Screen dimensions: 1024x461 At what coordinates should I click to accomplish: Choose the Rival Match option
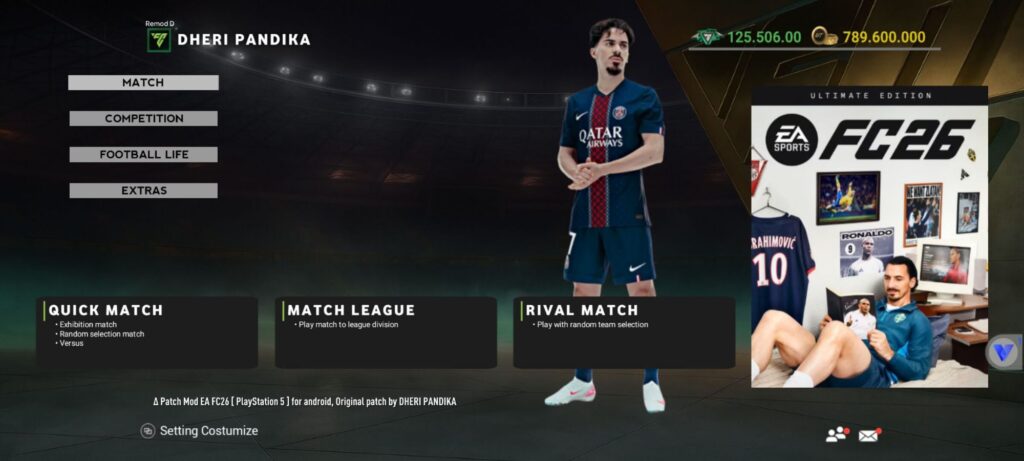623,332
